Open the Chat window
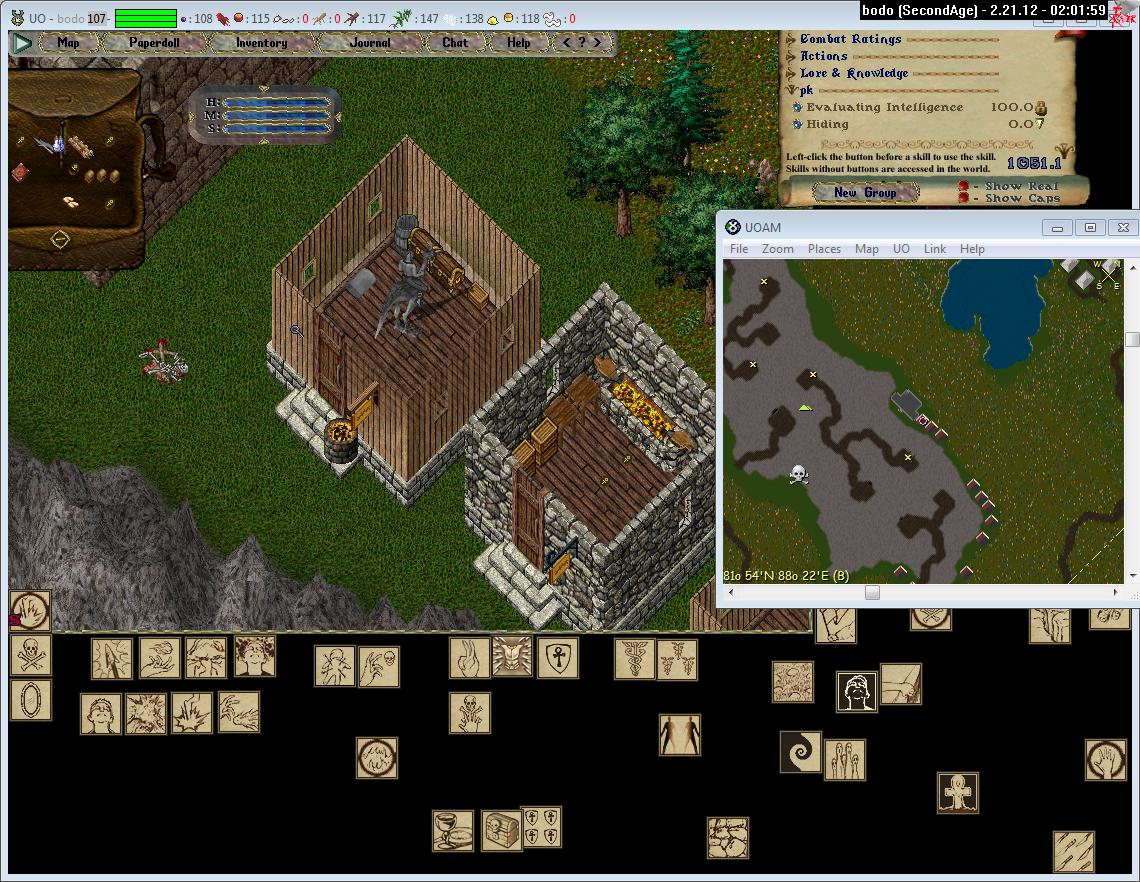Image resolution: width=1140 pixels, height=882 pixels. point(455,43)
